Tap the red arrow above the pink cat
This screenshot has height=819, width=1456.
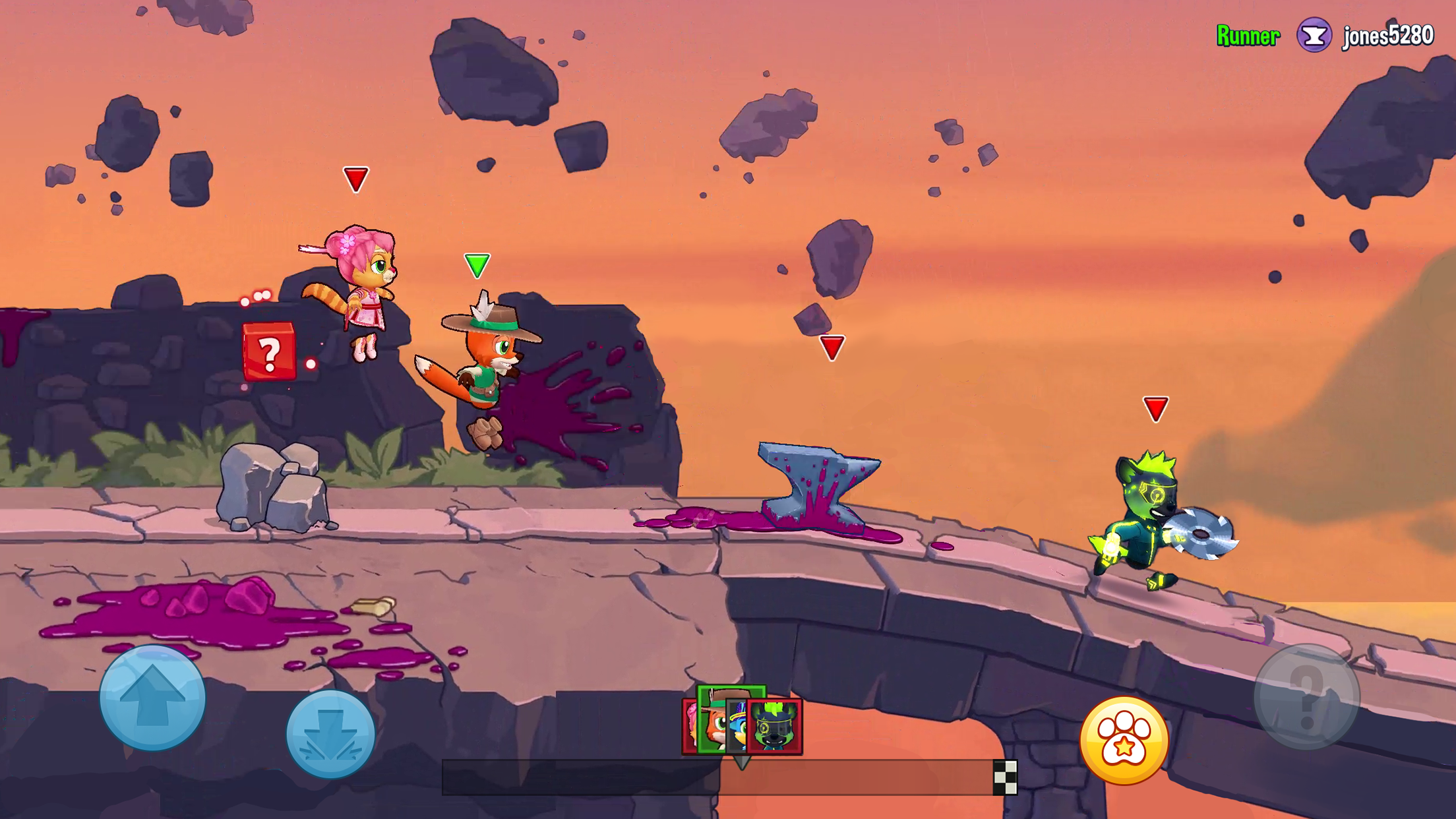tap(355, 179)
